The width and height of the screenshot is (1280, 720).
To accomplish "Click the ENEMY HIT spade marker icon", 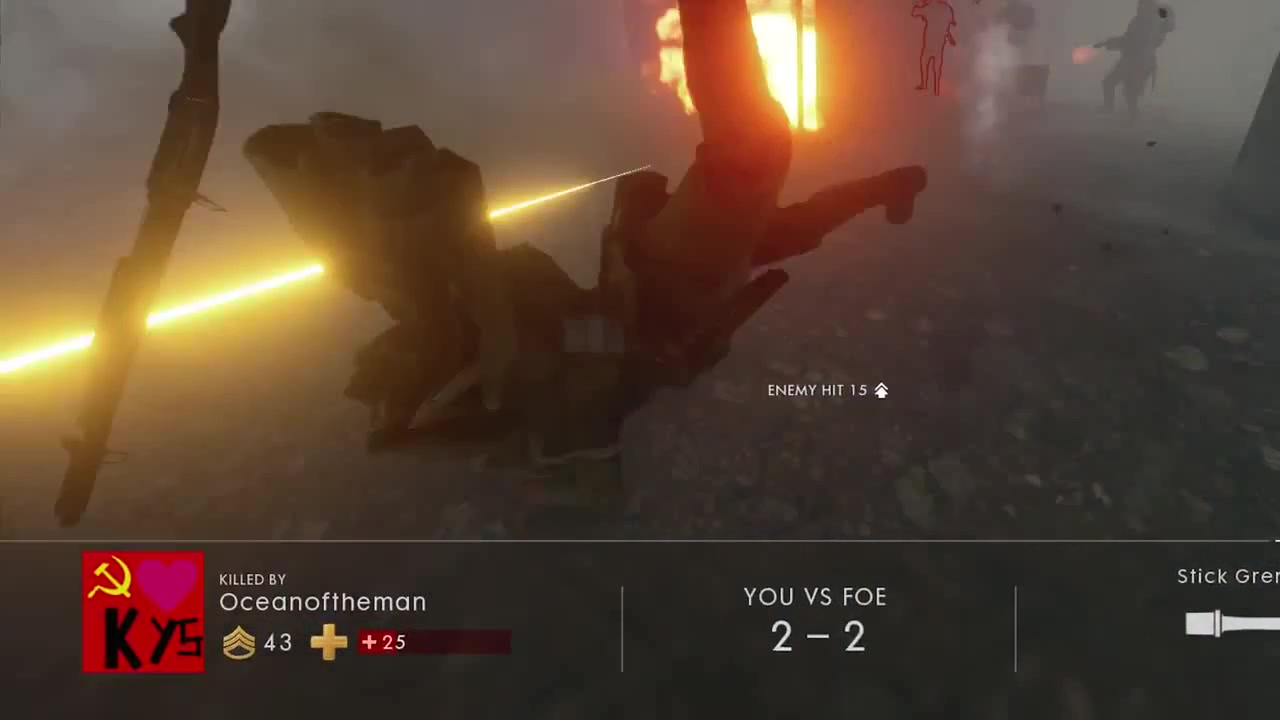I will click(881, 390).
